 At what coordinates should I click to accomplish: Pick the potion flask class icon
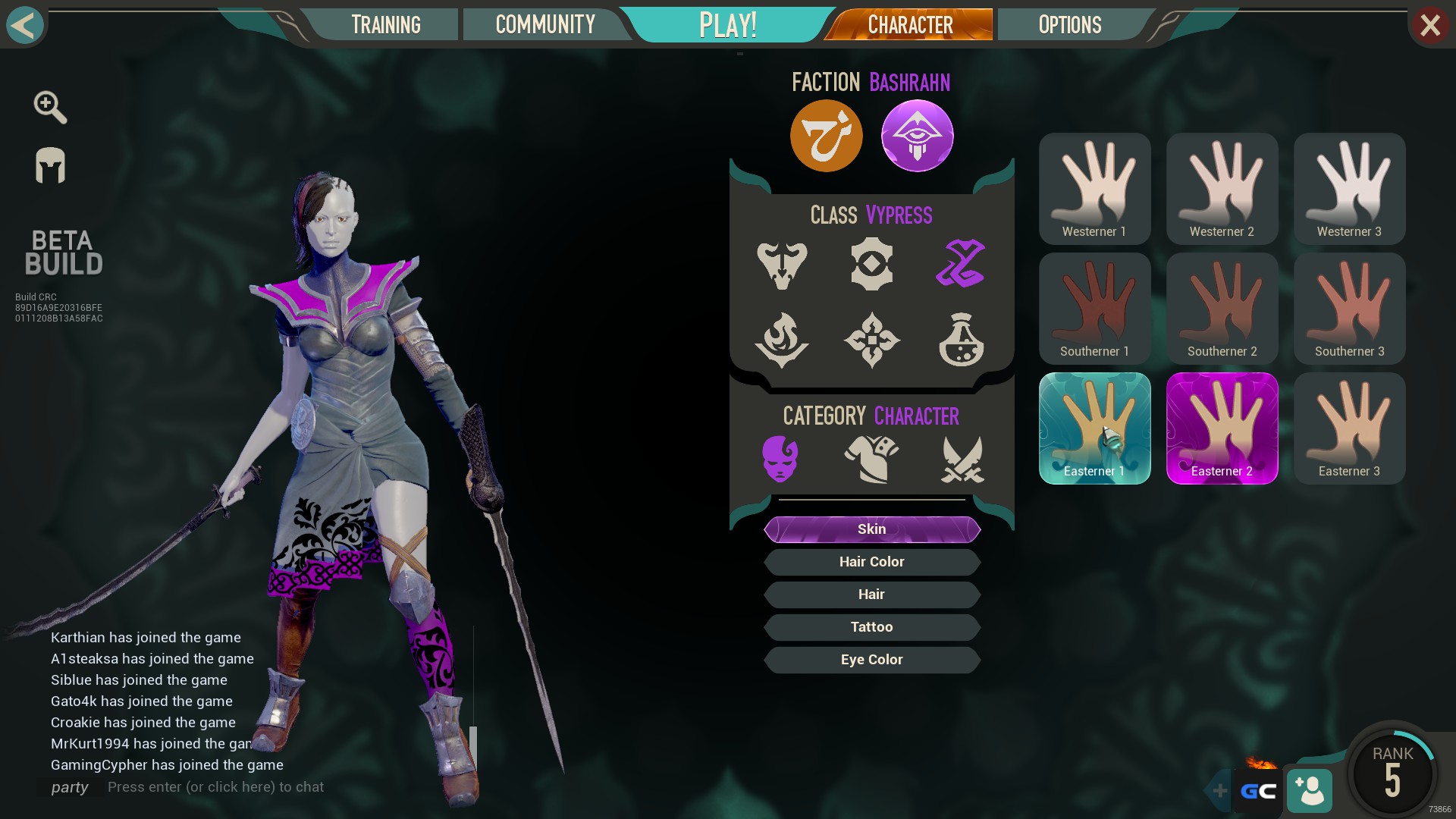click(961, 340)
